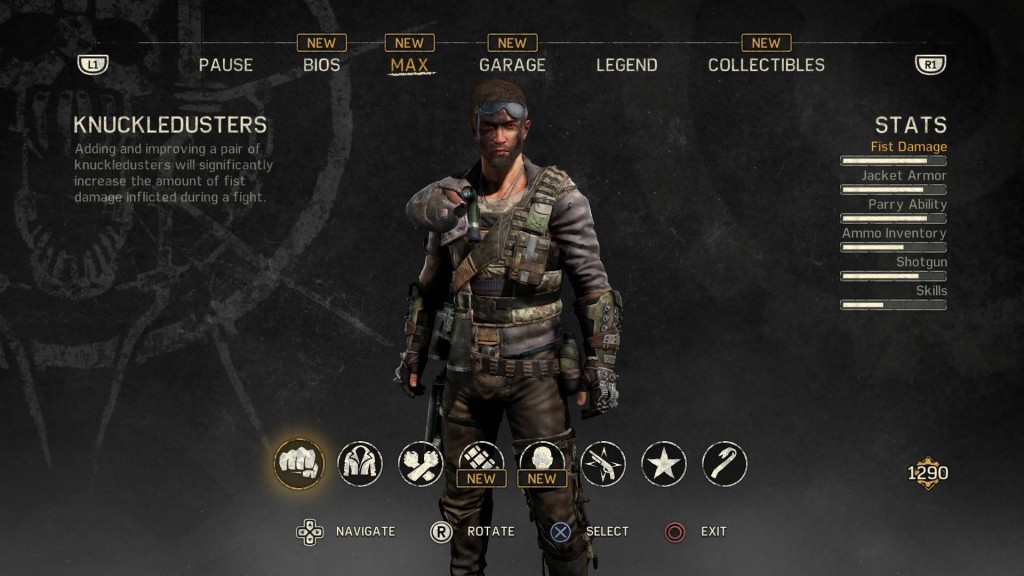Open the ammo belt upgrade icon

click(481, 462)
